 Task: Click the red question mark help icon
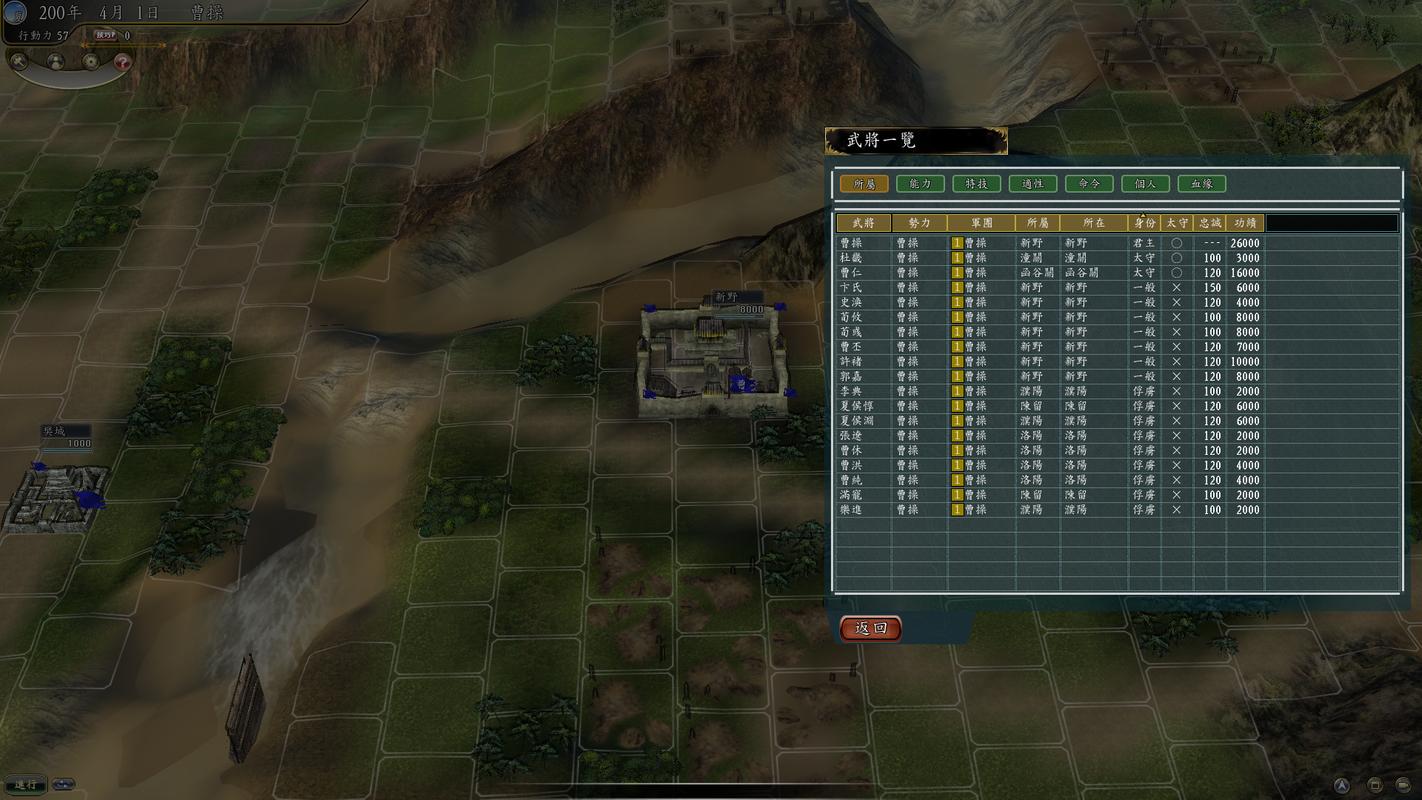(122, 61)
